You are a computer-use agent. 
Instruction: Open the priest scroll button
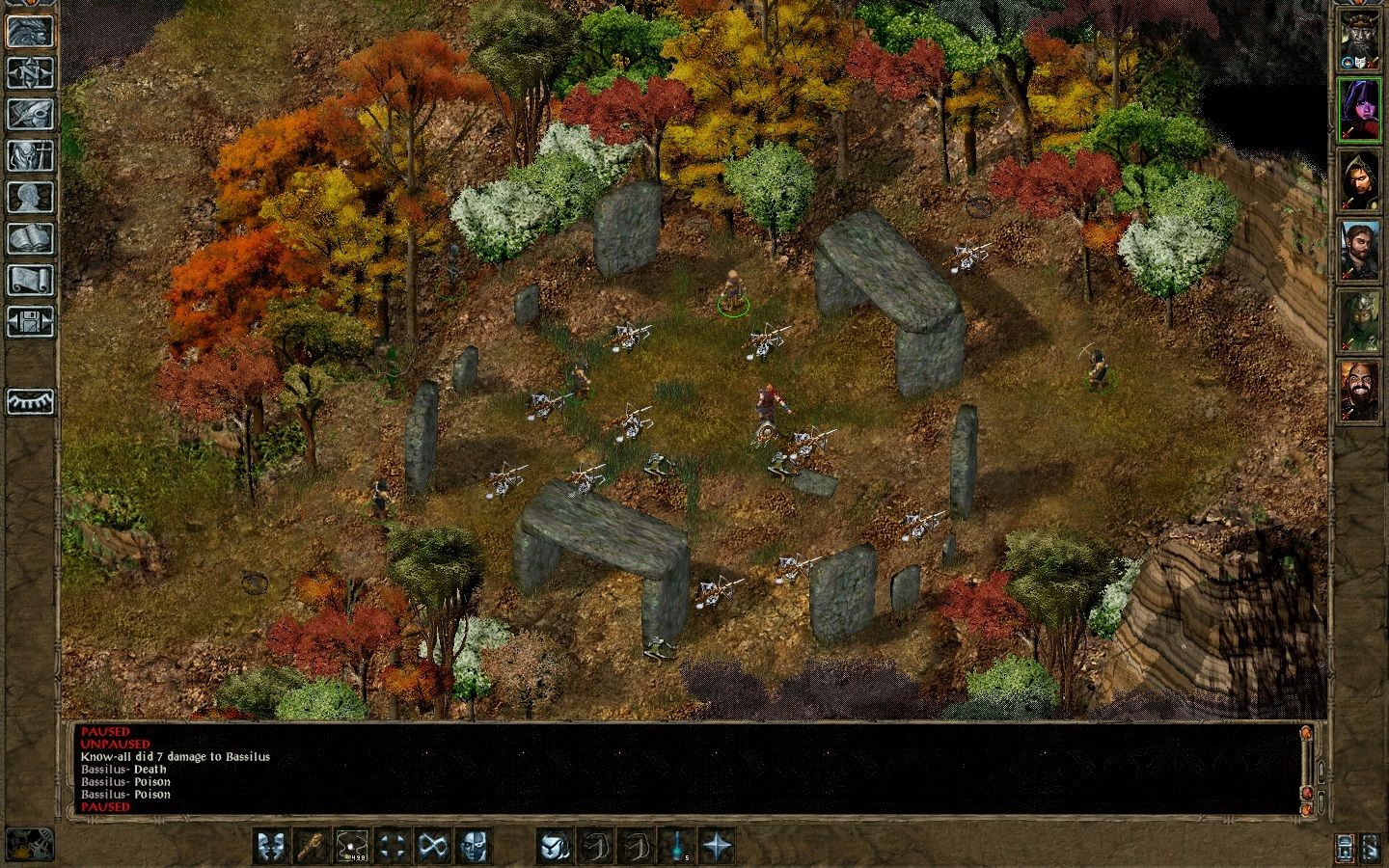click(x=31, y=280)
